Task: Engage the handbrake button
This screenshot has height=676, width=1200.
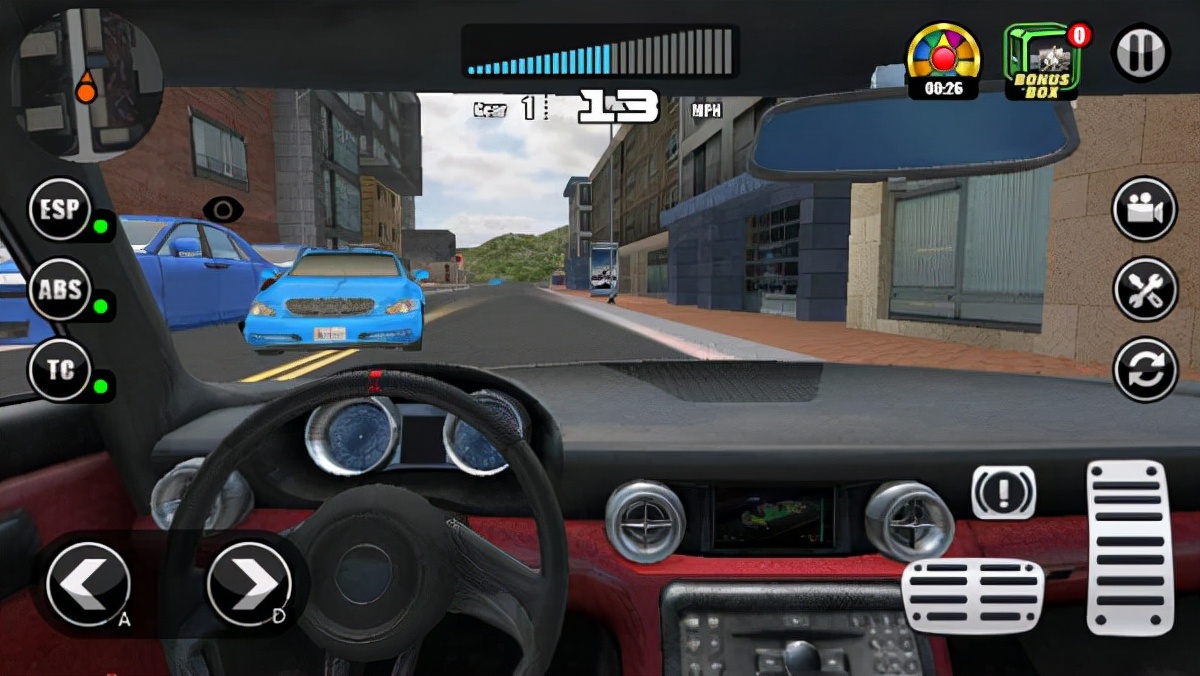Action: point(1003,492)
